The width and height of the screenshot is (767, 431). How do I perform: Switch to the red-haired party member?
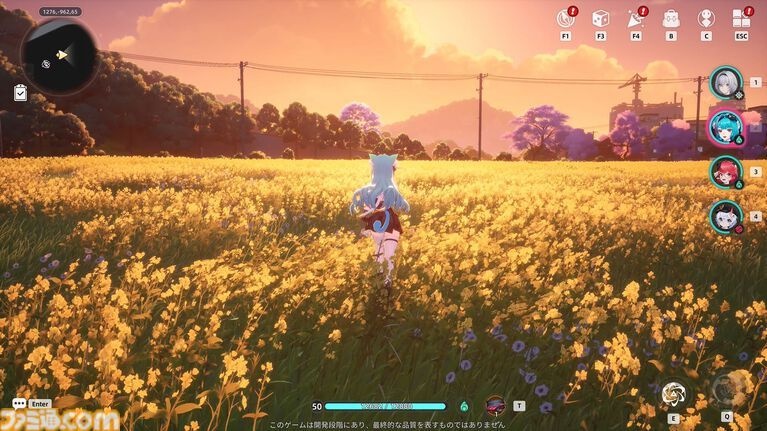[725, 171]
